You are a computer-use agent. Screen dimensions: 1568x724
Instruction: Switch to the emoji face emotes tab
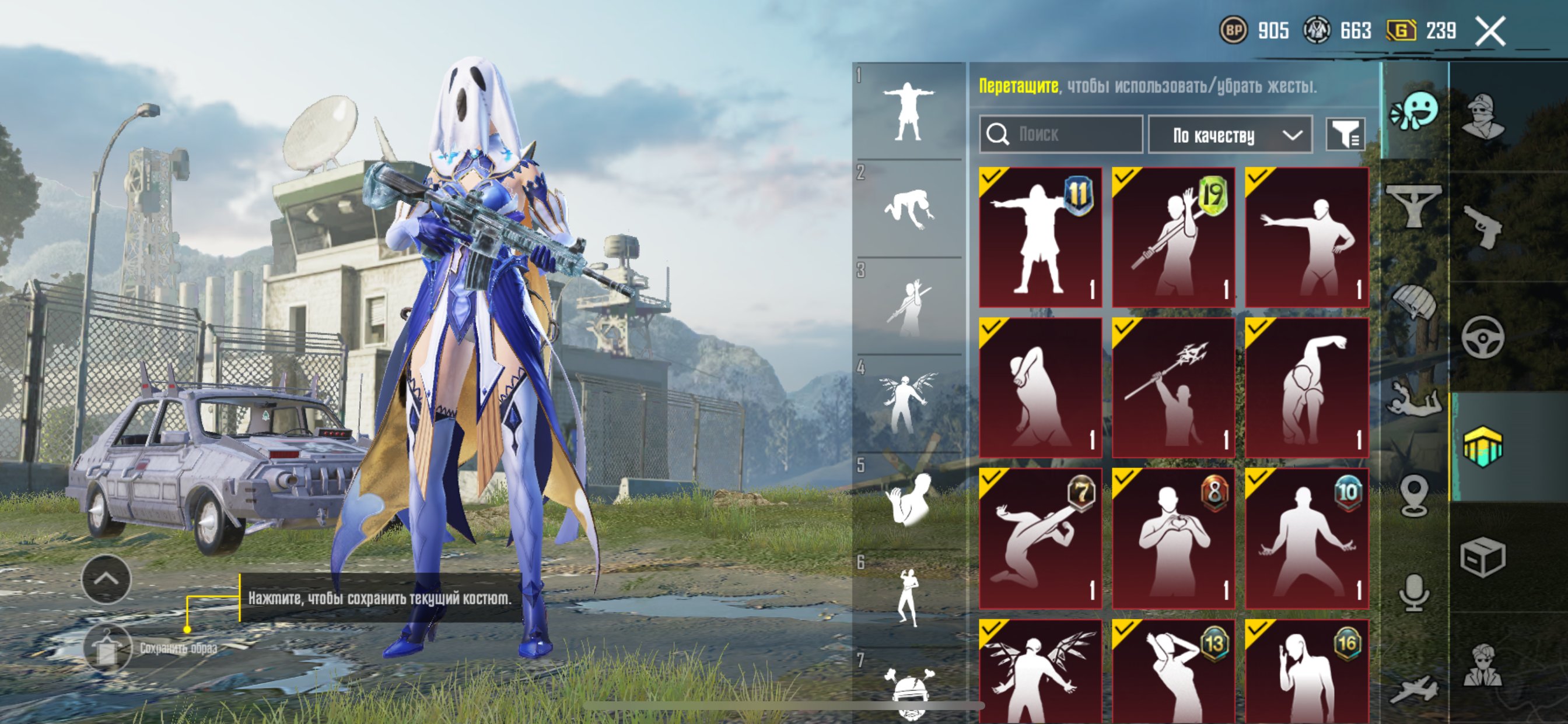1415,112
